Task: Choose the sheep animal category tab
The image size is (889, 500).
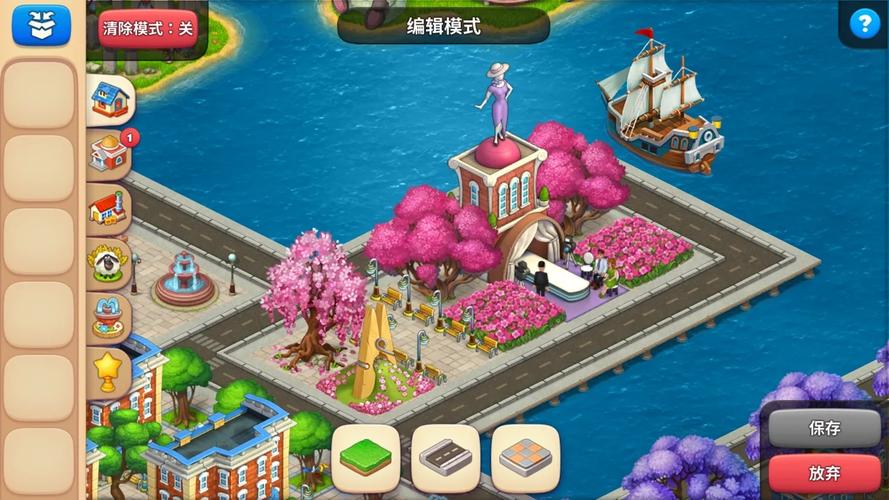Action: 108,263
